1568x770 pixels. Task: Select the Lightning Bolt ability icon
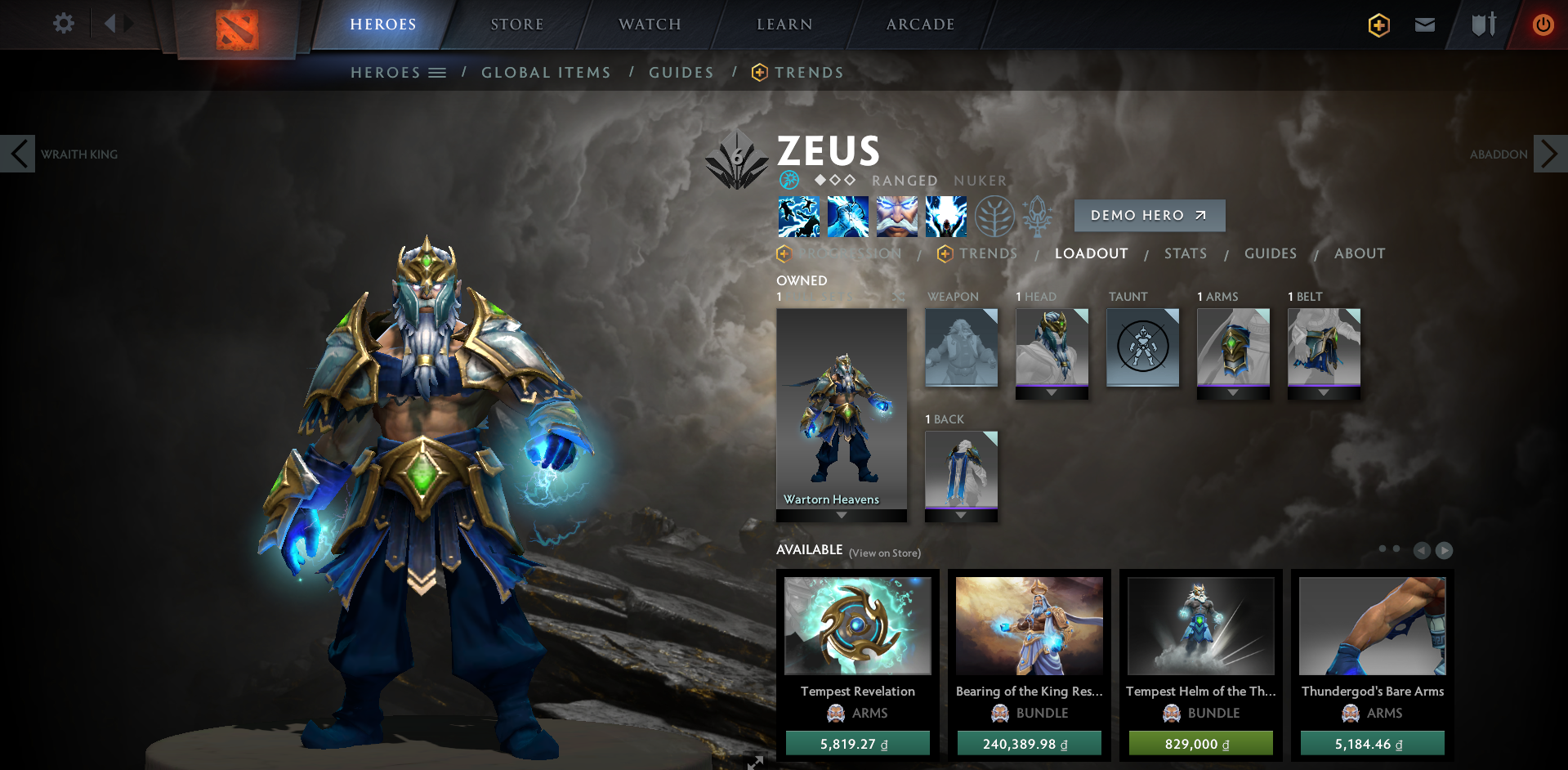pos(848,216)
